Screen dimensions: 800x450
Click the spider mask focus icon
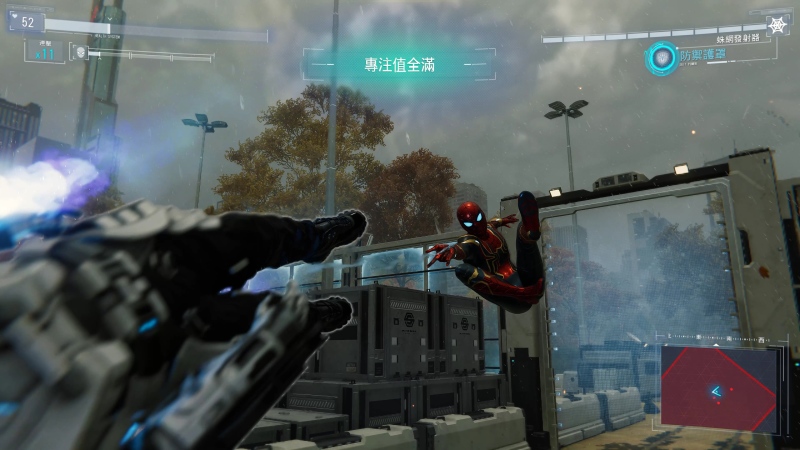80,51
